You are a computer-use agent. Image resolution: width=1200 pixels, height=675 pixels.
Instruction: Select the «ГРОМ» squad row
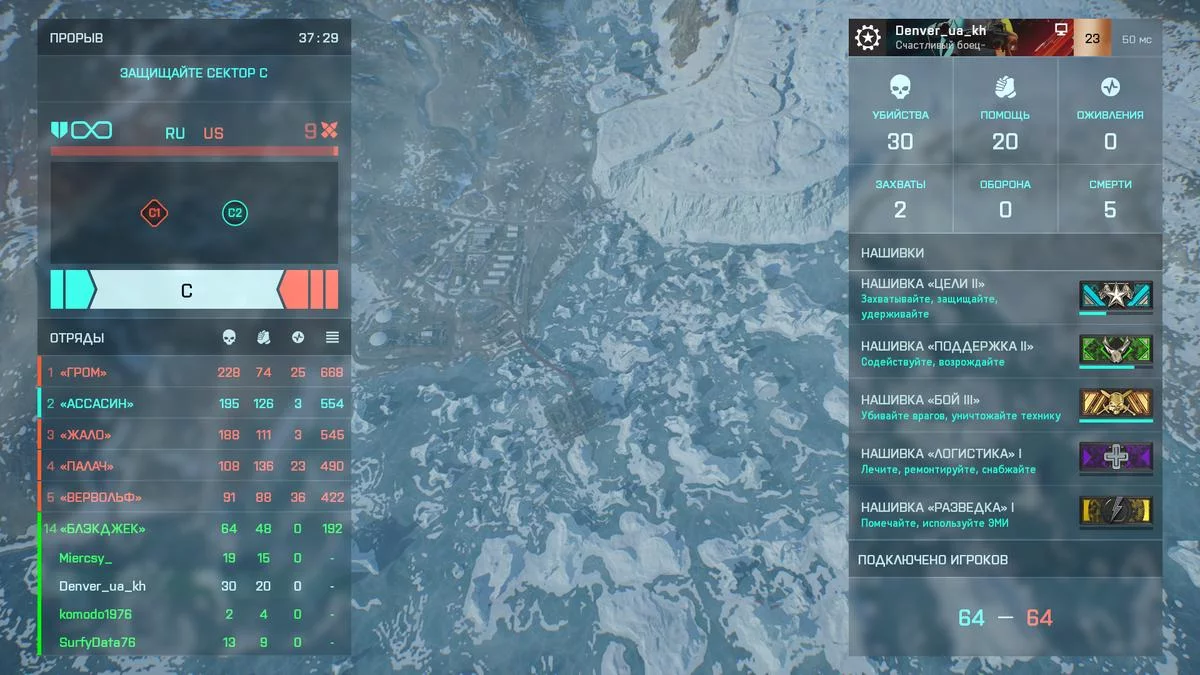coord(195,373)
